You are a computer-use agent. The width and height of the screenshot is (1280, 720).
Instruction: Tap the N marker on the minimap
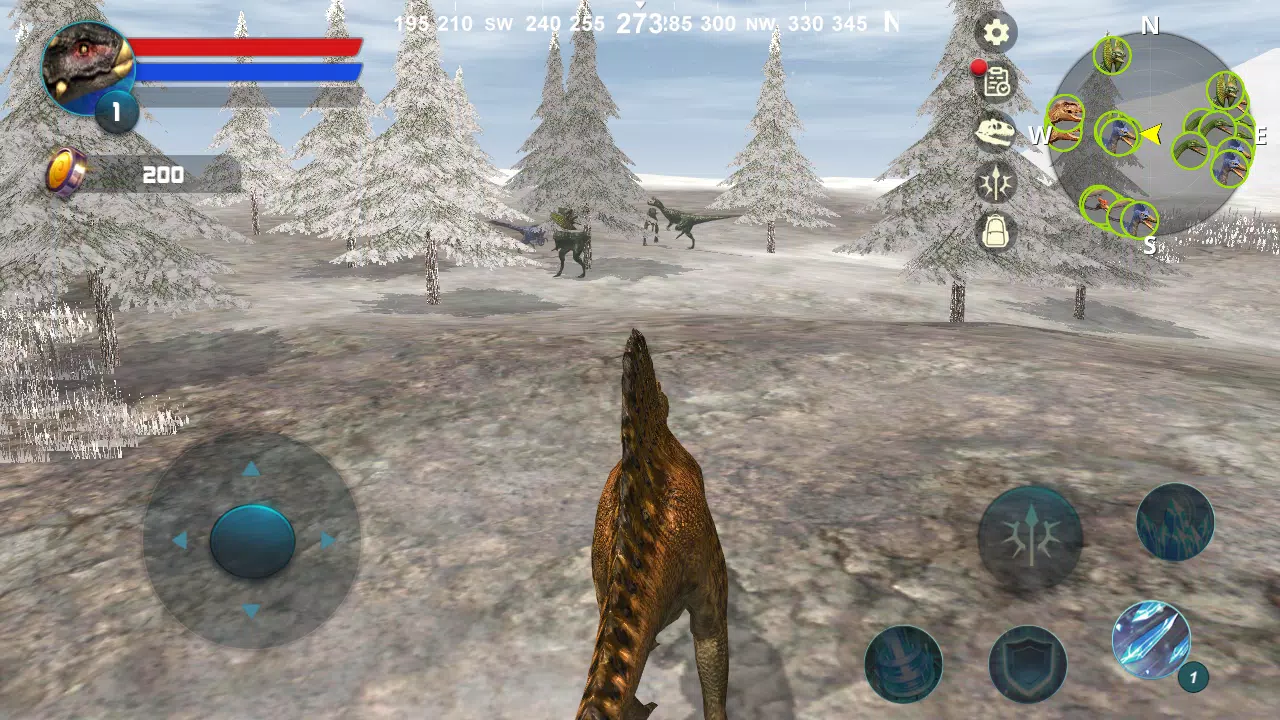coord(1150,27)
